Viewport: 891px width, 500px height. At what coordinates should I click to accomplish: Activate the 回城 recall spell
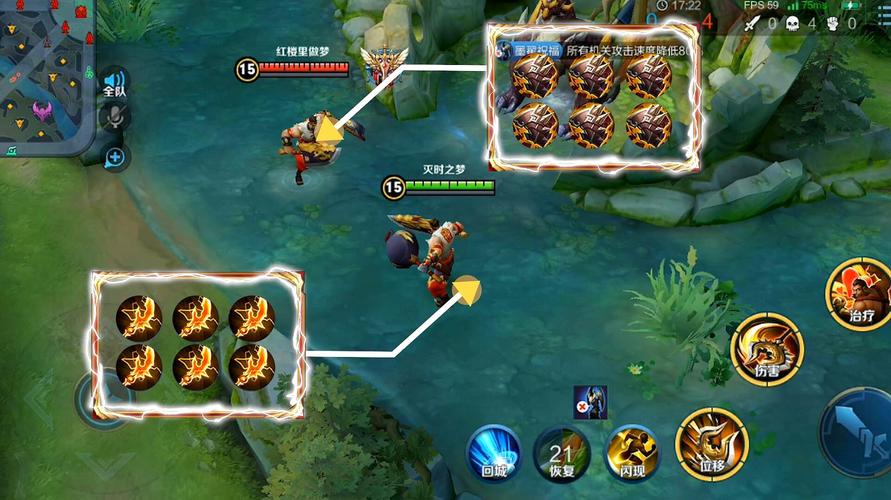click(495, 452)
